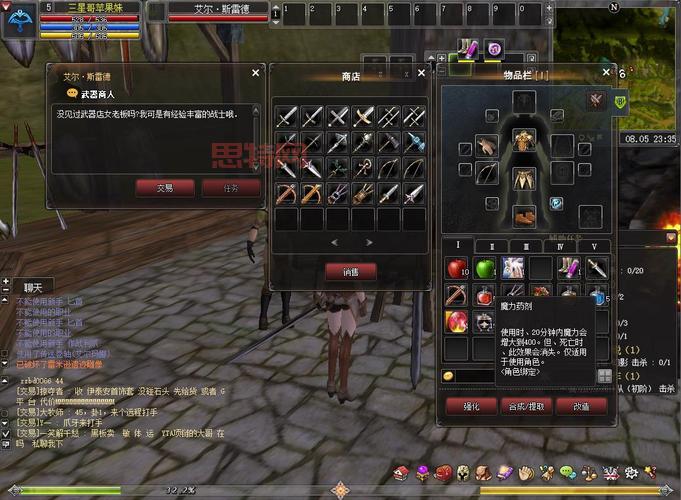
Task: Close the 物品栏 inventory window
Action: (606, 73)
